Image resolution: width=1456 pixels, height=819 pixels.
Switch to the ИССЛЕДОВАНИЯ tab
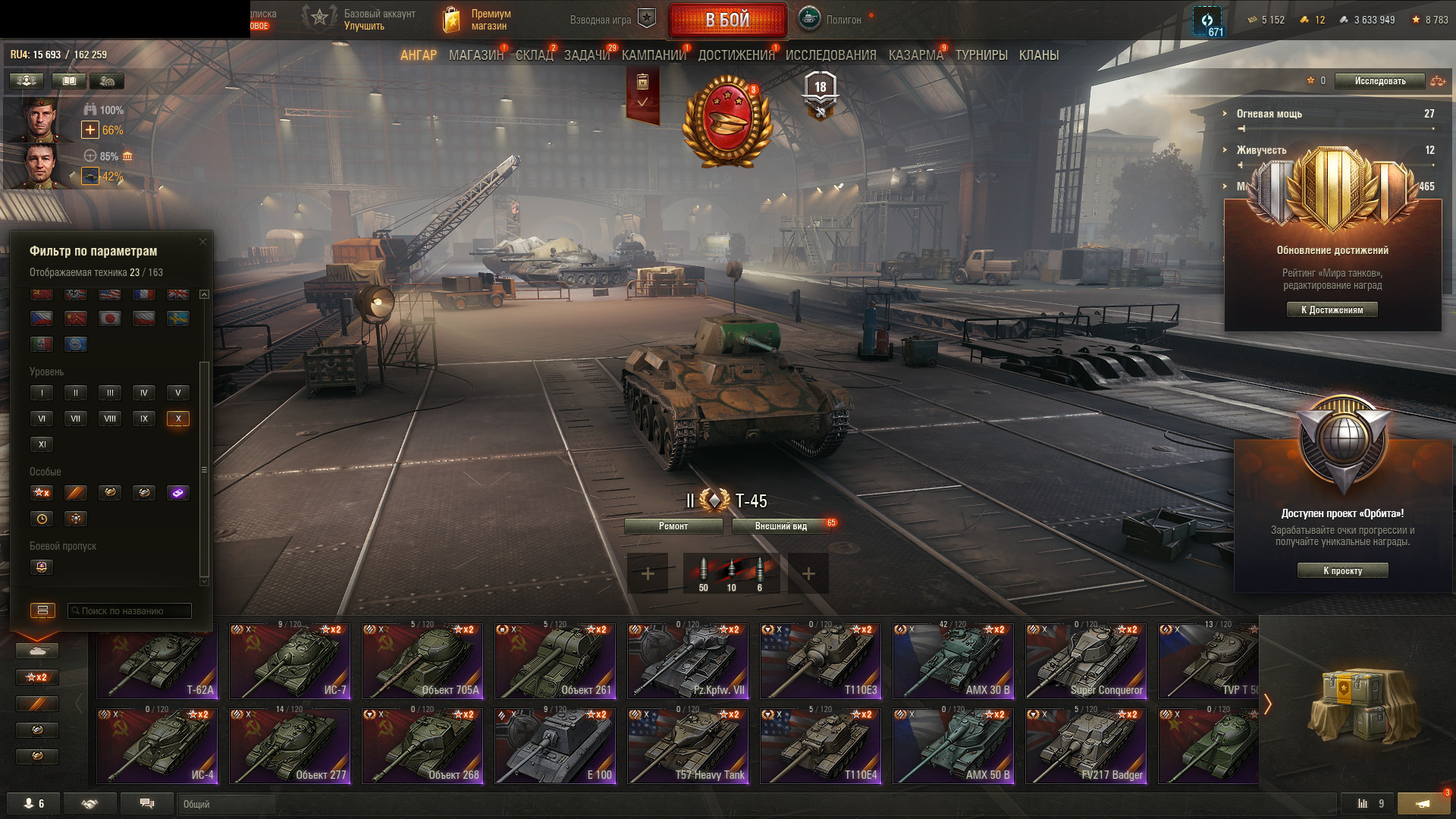(x=830, y=55)
